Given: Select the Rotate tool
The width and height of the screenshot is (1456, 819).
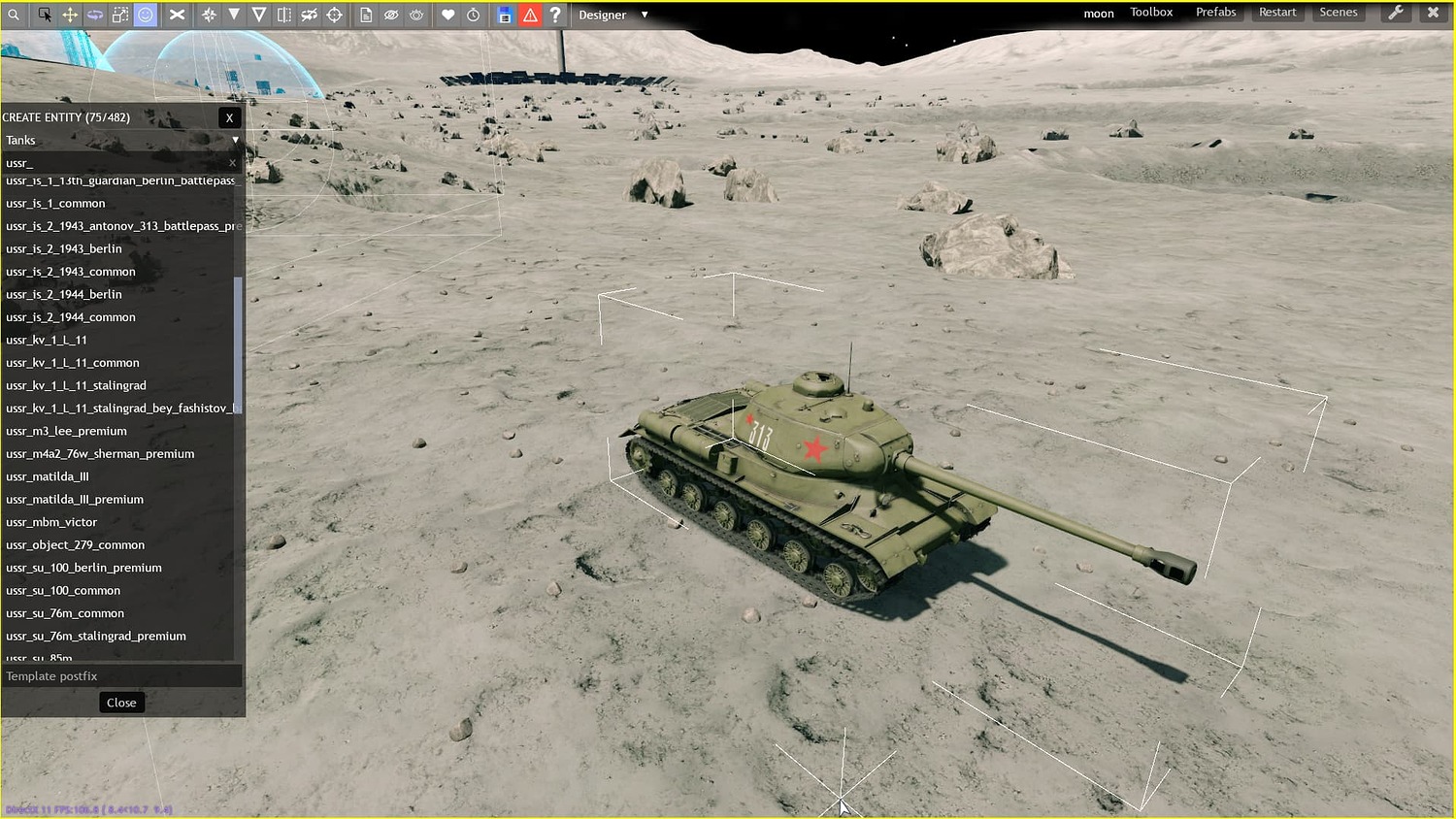Looking at the screenshot, I should [94, 15].
